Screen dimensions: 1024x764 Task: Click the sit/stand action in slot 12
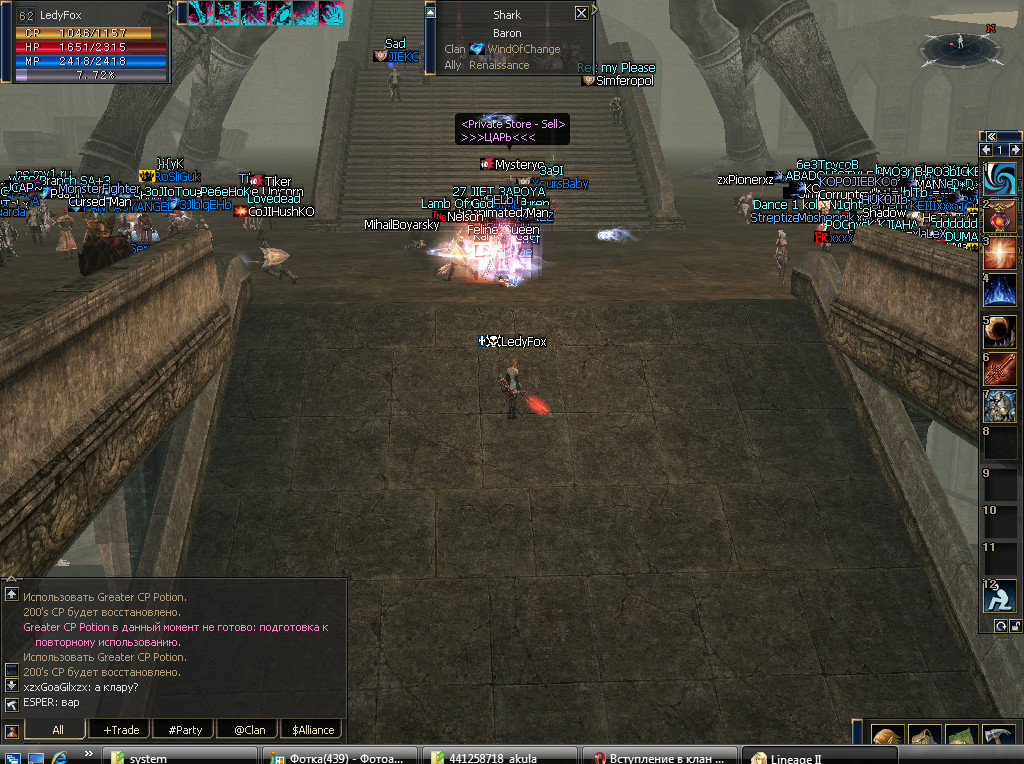pos(999,597)
